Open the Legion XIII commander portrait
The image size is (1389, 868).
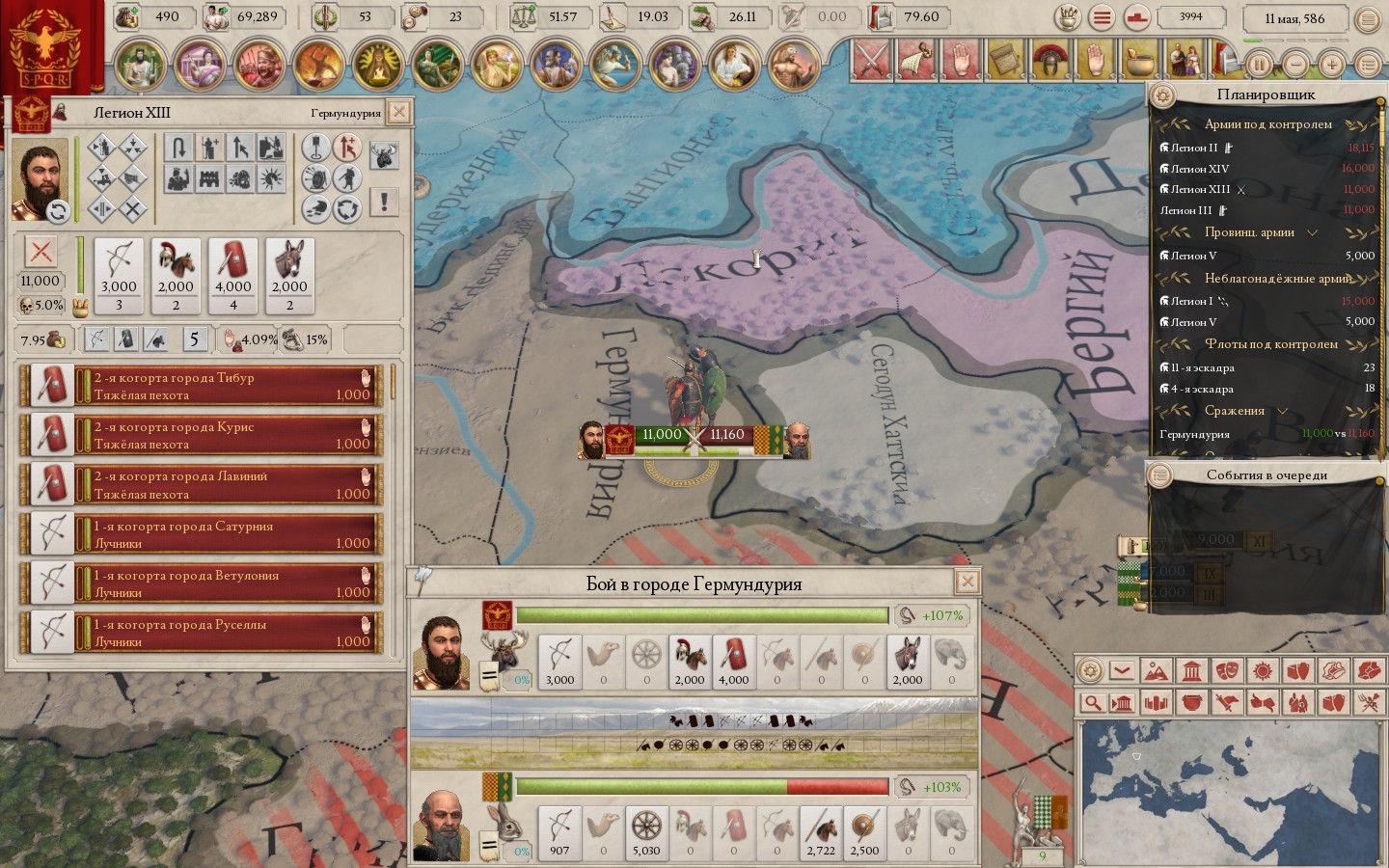[39, 178]
